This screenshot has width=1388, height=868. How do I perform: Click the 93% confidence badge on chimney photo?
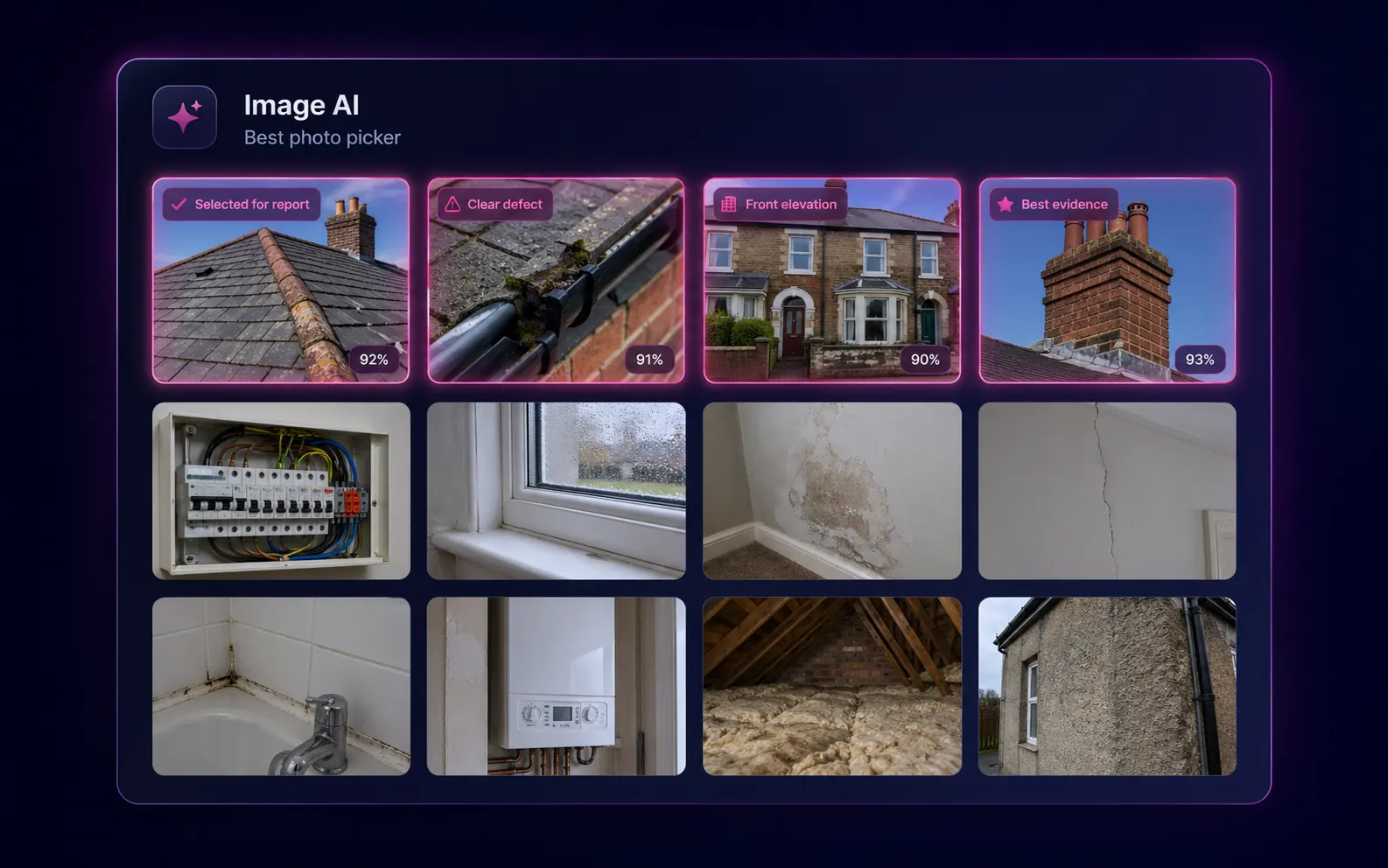[x=1200, y=359]
